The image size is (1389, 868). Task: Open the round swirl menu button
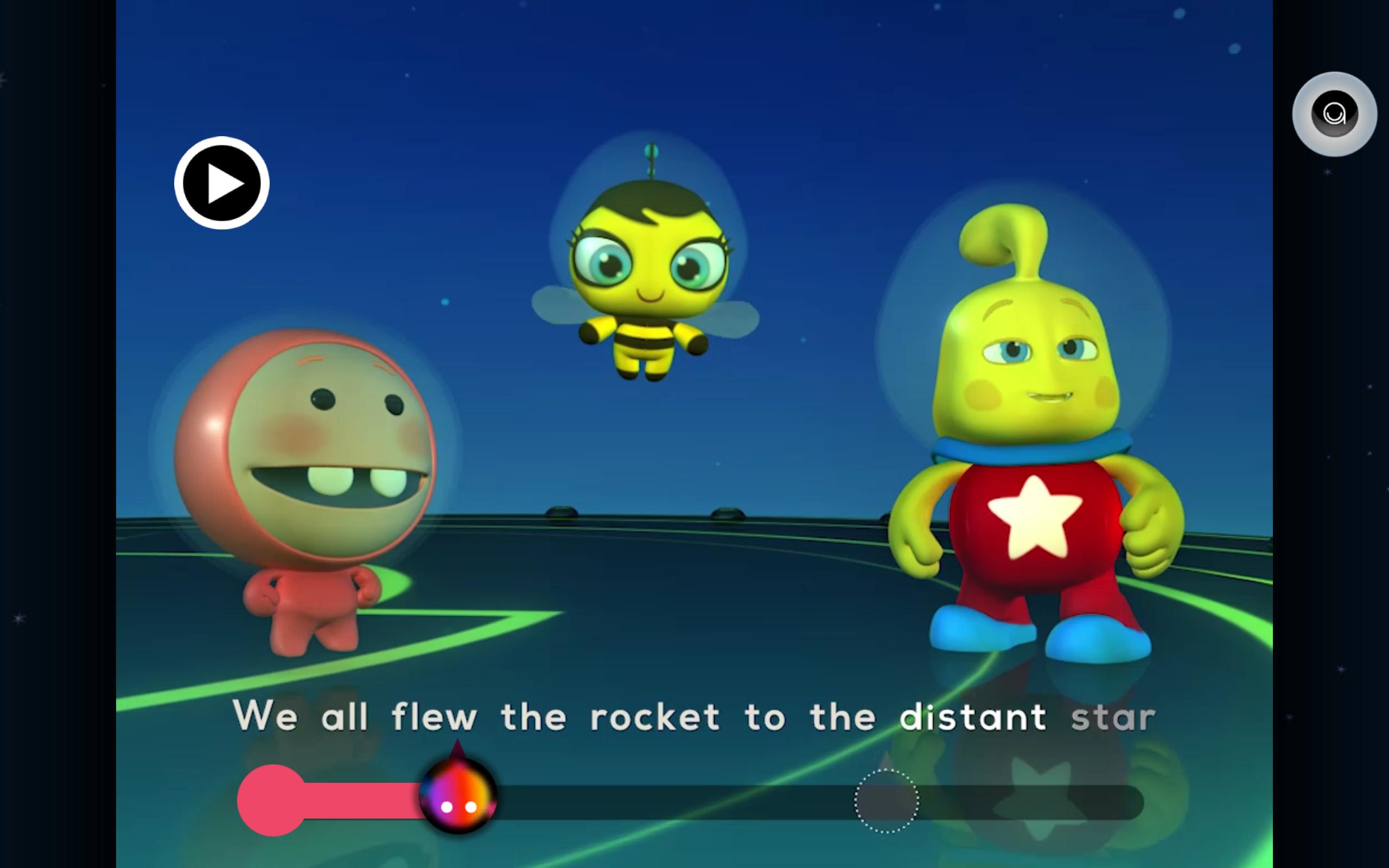pyautogui.click(x=1334, y=114)
